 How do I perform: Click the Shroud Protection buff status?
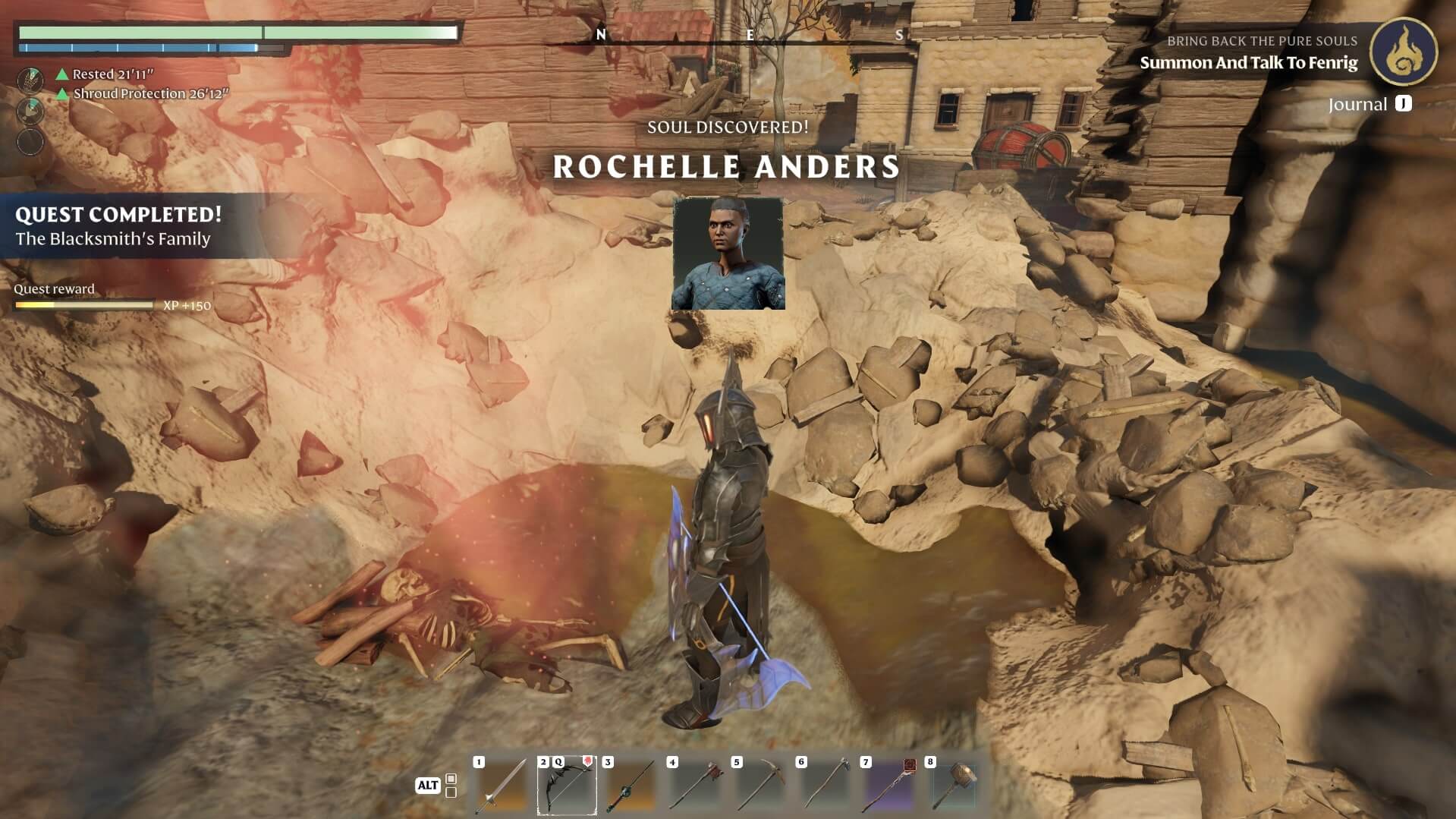(149, 94)
